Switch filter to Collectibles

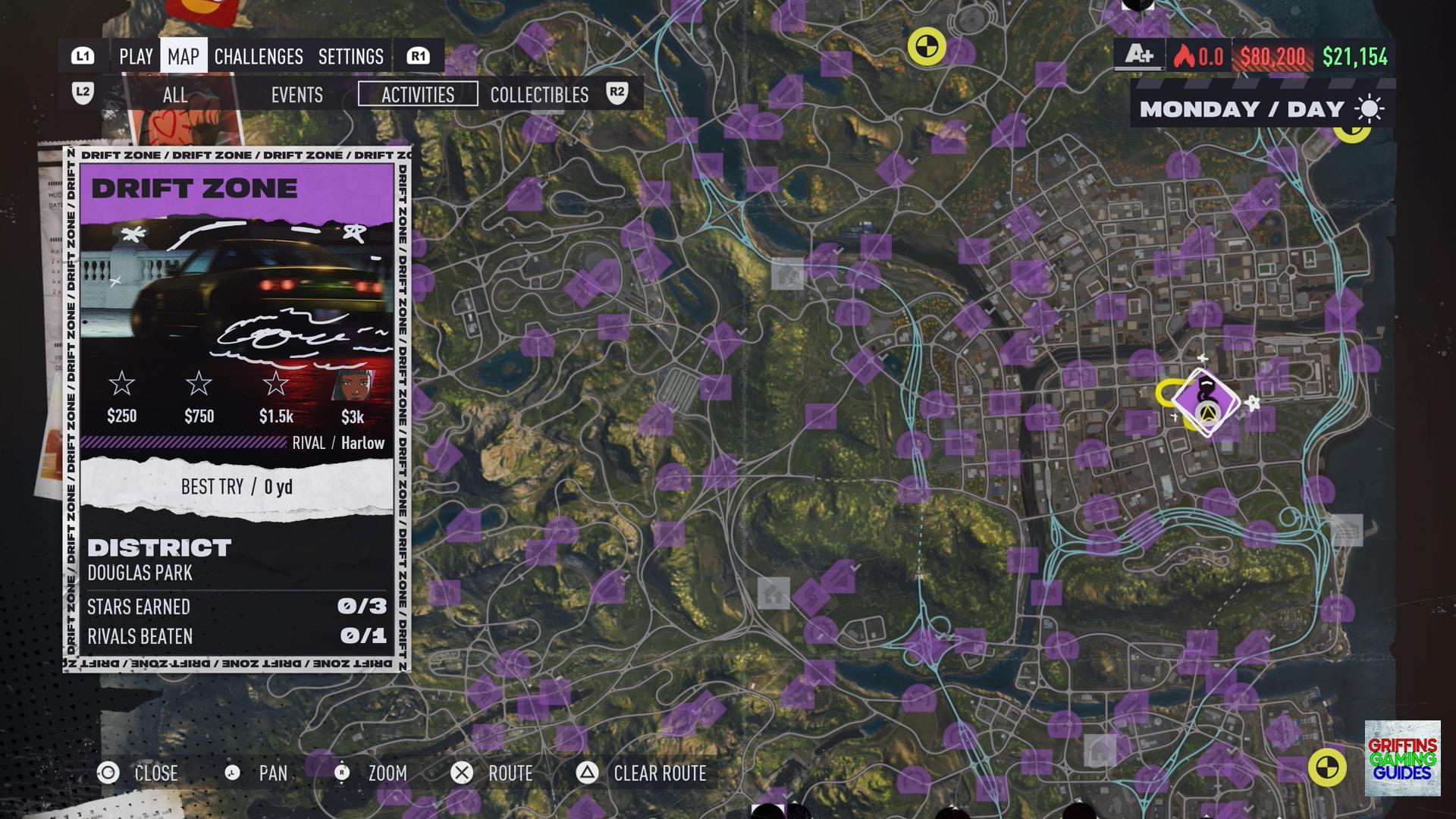539,95
